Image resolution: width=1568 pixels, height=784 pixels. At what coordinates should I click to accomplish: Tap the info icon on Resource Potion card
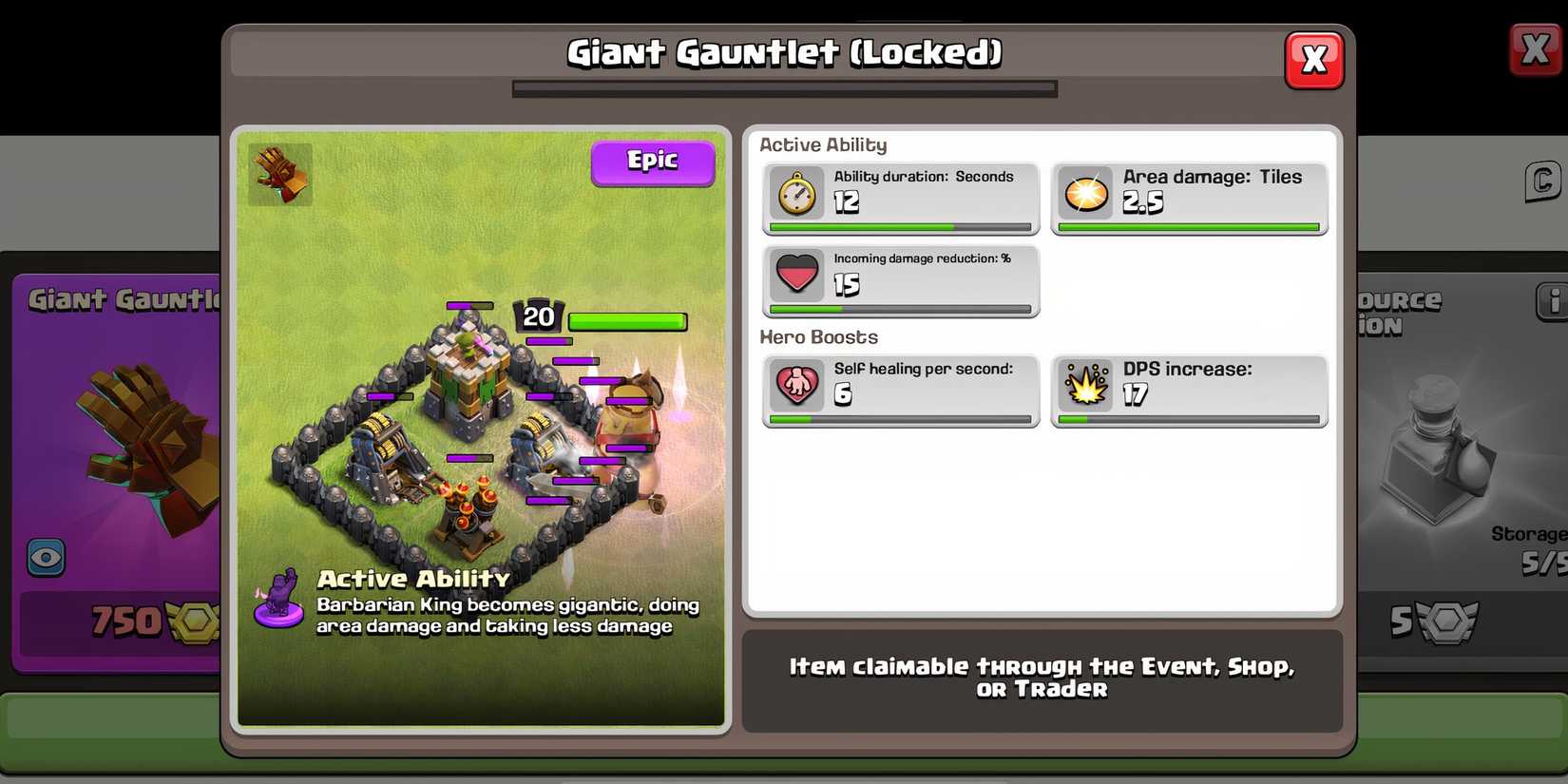[1554, 300]
